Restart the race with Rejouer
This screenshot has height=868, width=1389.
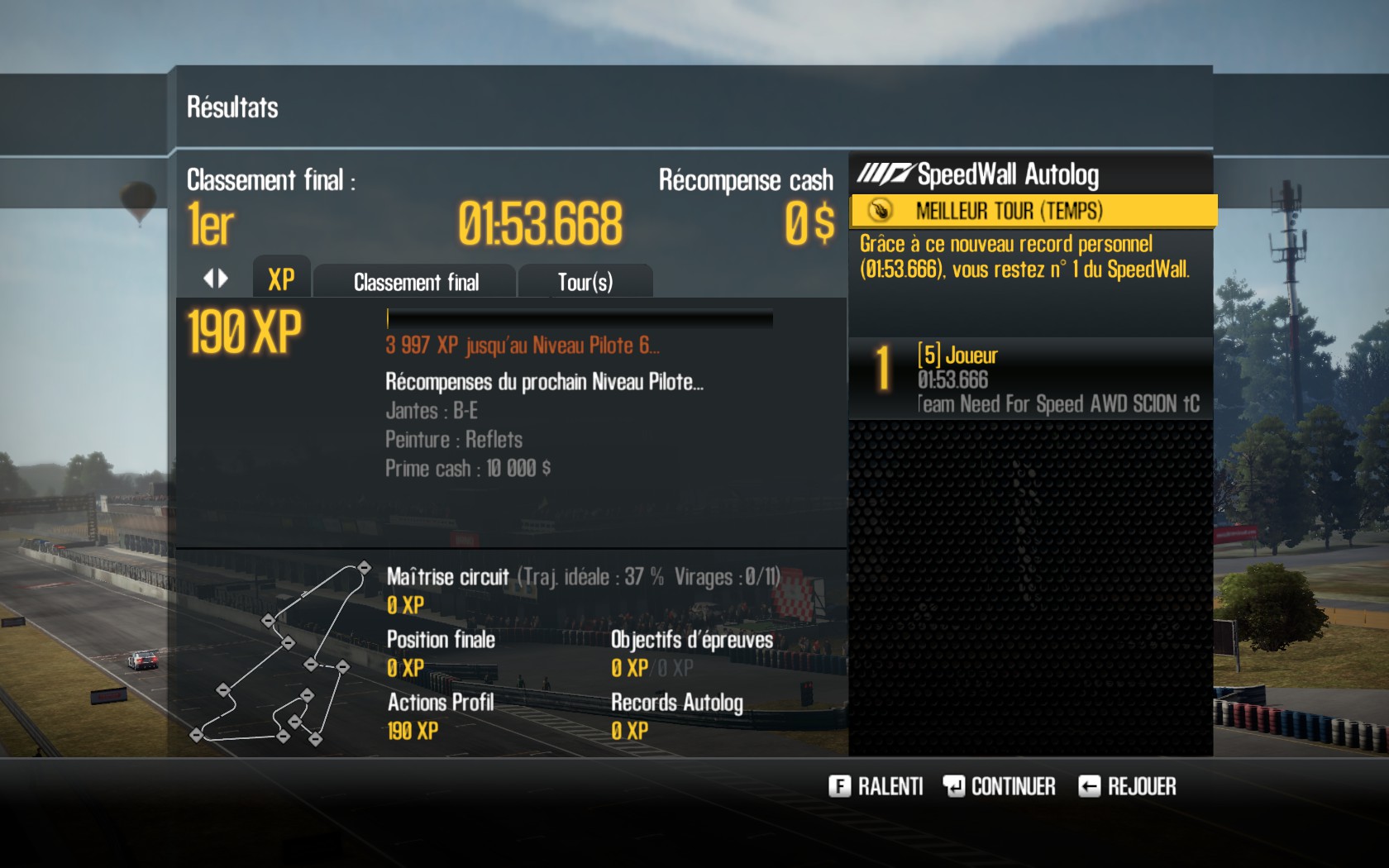pos(1127,786)
